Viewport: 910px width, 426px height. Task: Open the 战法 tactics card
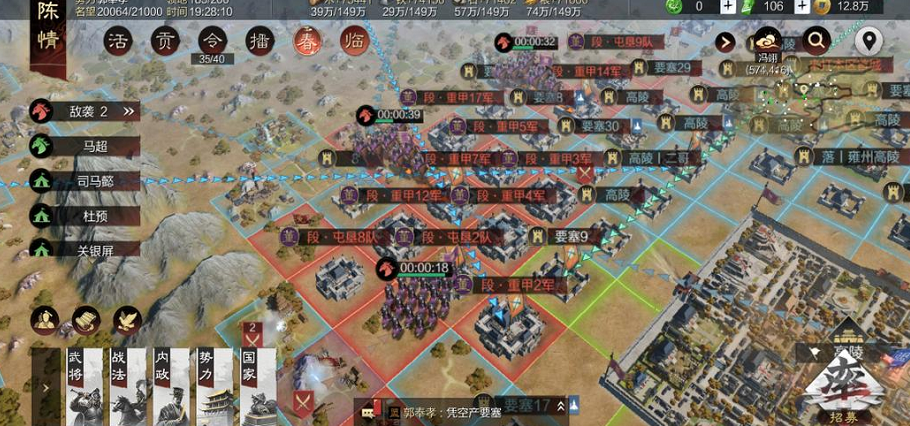click(127, 387)
